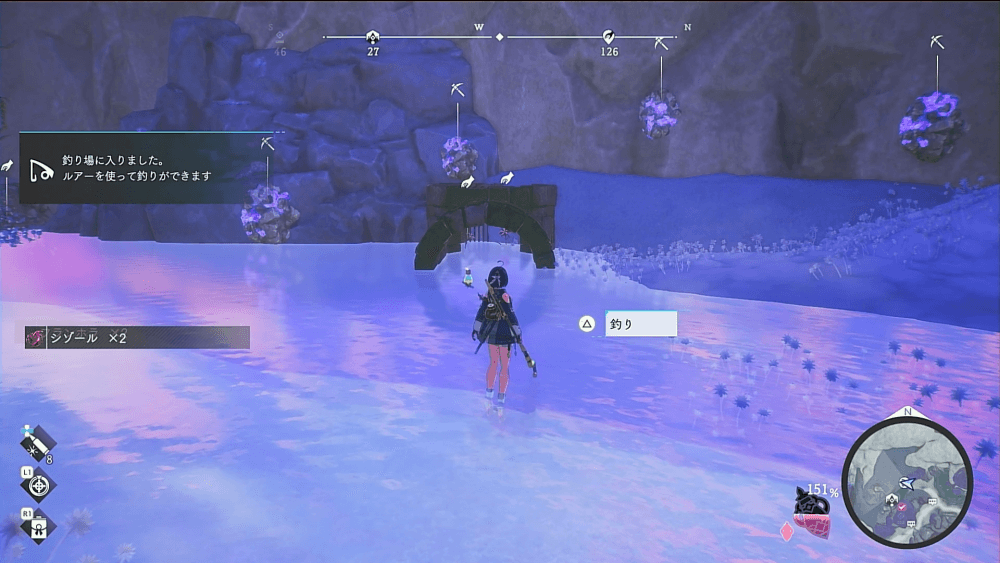The image size is (1000, 563).
Task: Select the compass marker labeled 126
Action: point(609,37)
